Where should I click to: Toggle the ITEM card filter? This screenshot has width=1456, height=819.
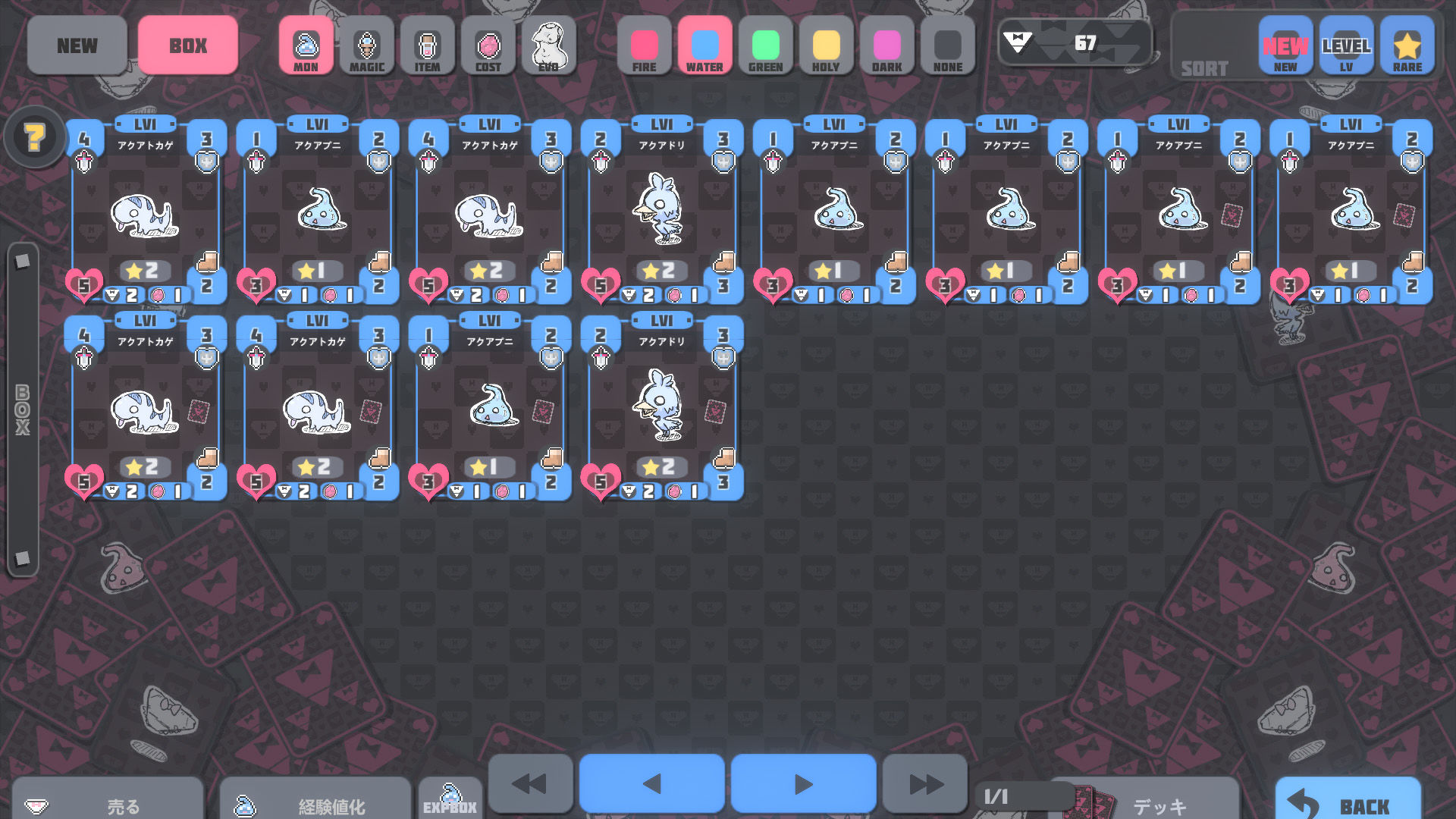tap(428, 47)
